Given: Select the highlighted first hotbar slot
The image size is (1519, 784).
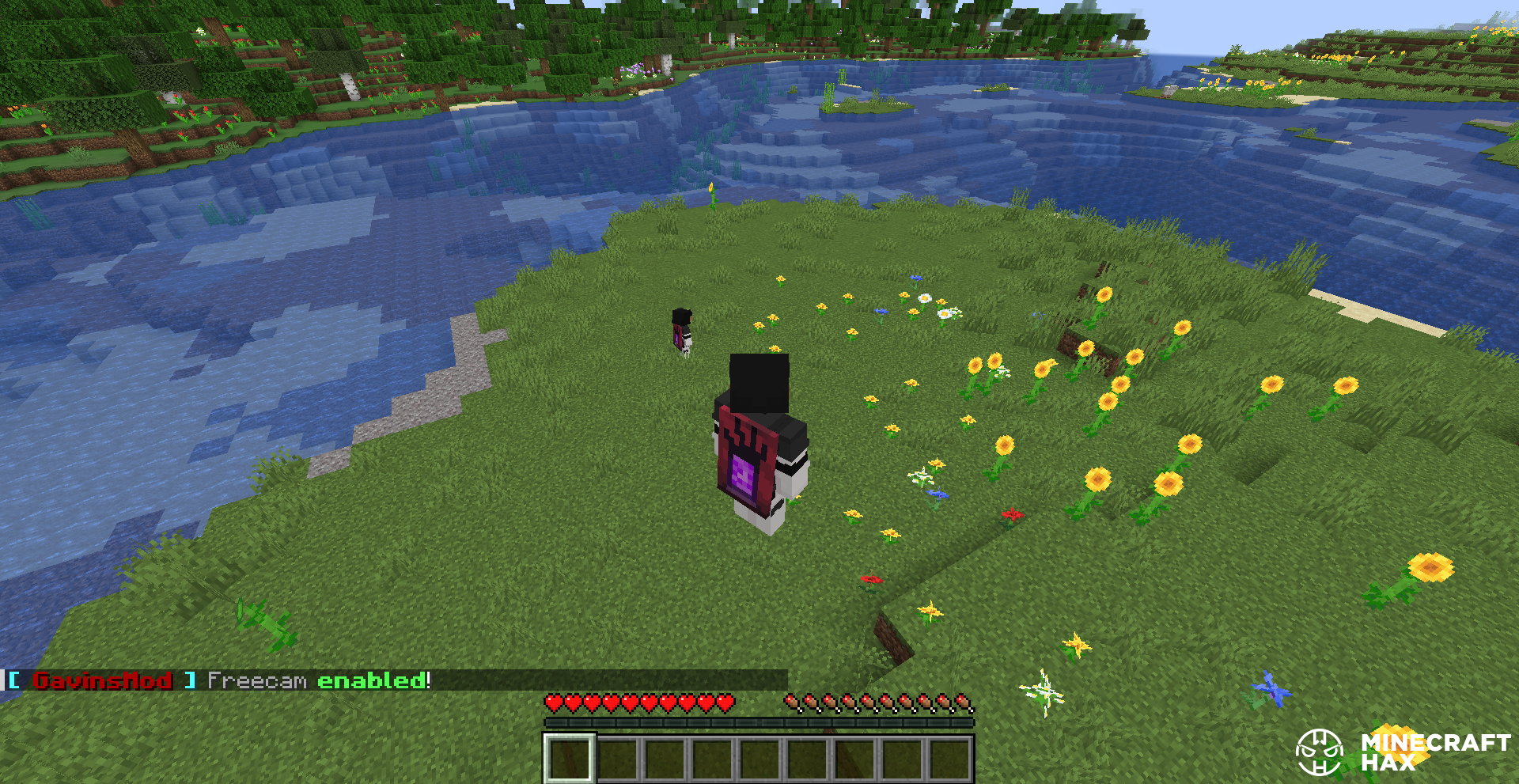Looking at the screenshot, I should point(568,758).
